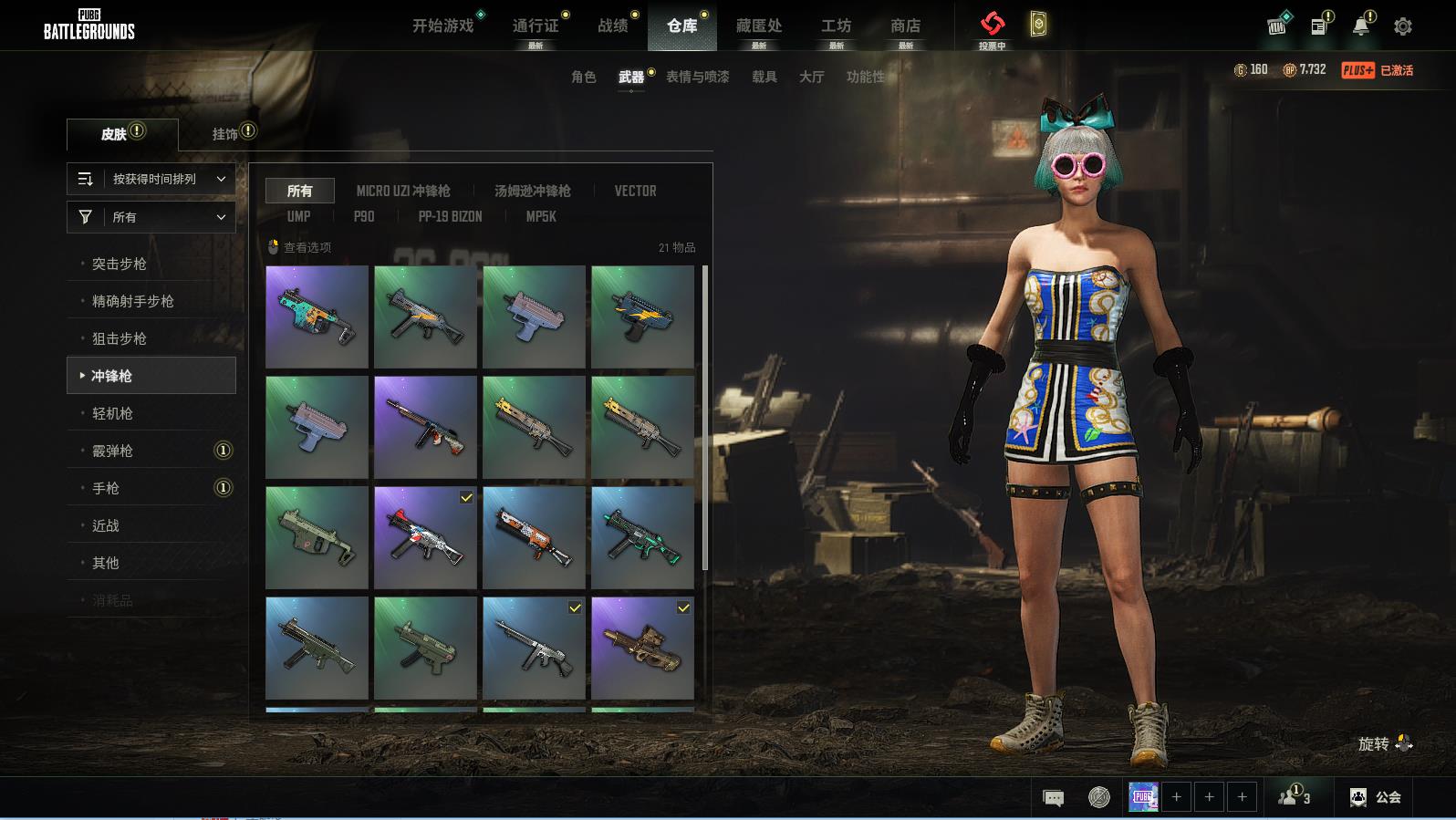Switch to the 通行证 pass tab

(536, 26)
